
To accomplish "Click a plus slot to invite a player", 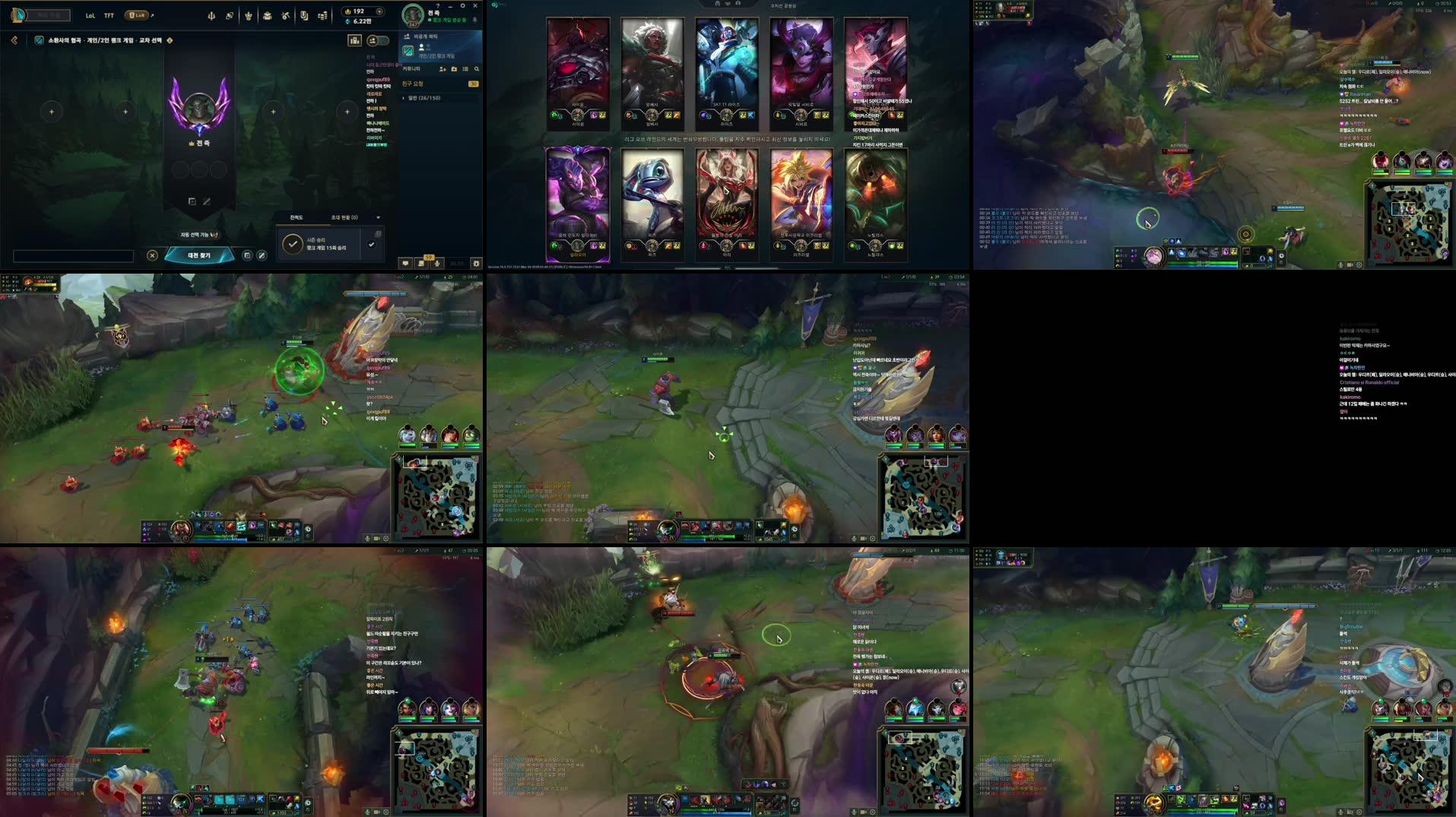I will coord(51,111).
